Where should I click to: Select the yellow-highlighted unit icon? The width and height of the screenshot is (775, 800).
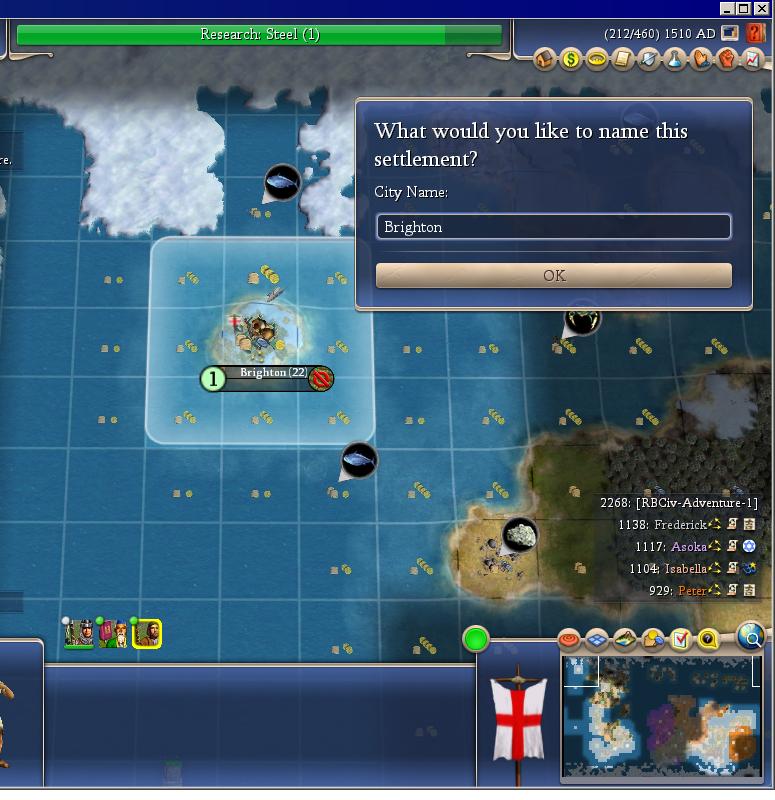tap(148, 633)
